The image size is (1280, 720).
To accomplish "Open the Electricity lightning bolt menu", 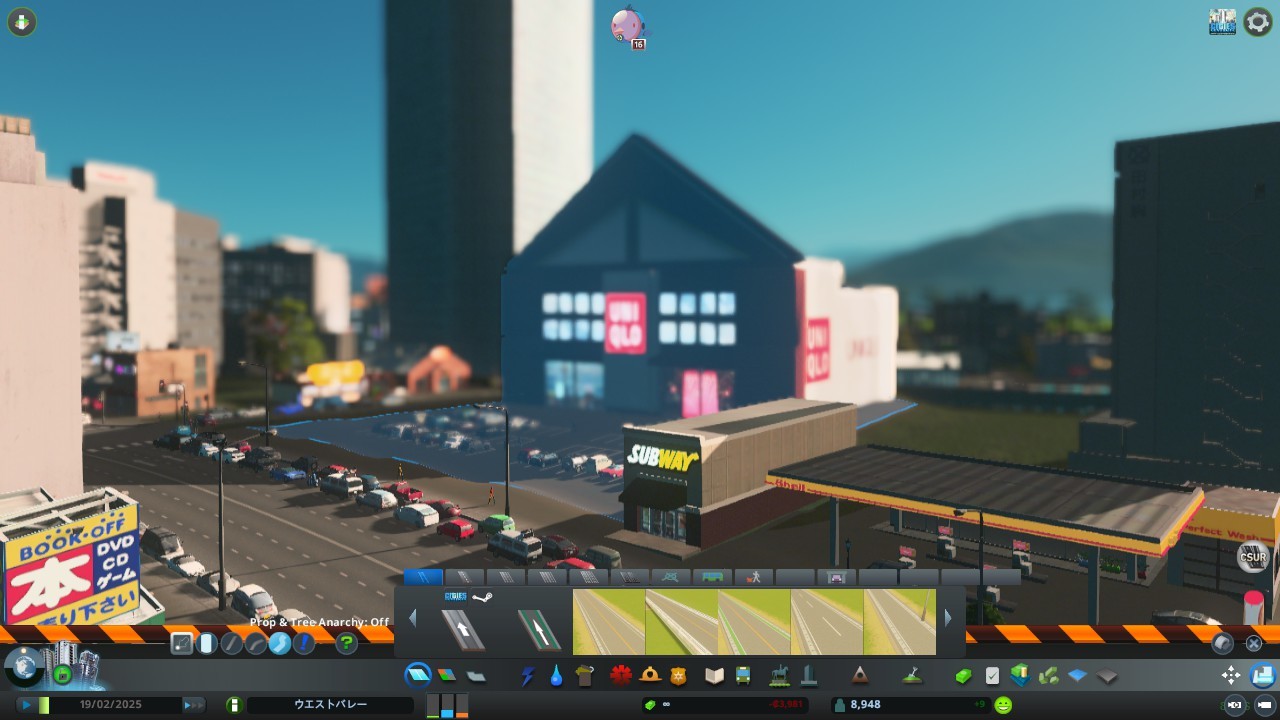I will (x=528, y=676).
